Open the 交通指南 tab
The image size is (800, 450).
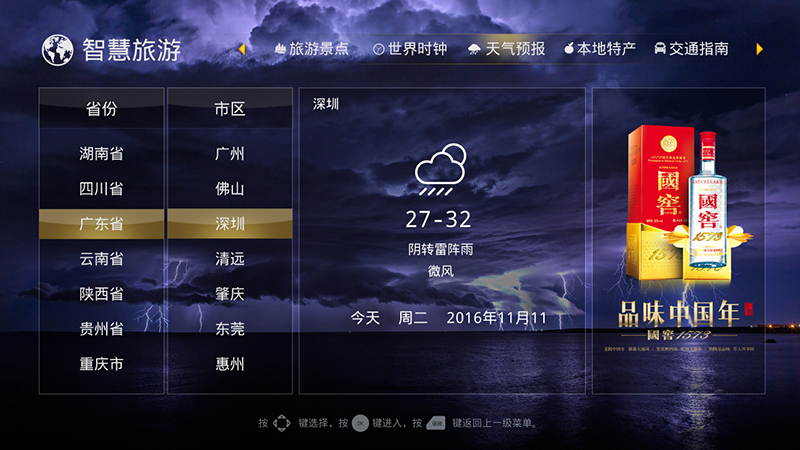pos(691,48)
